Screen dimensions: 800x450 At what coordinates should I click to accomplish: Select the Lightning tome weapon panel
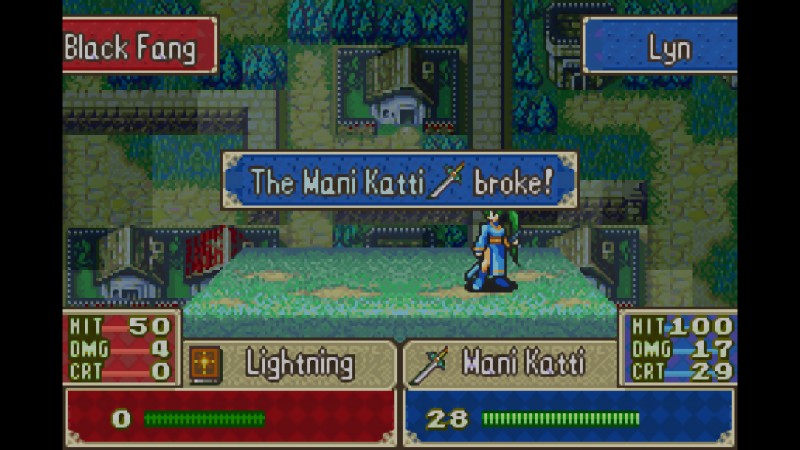point(290,364)
